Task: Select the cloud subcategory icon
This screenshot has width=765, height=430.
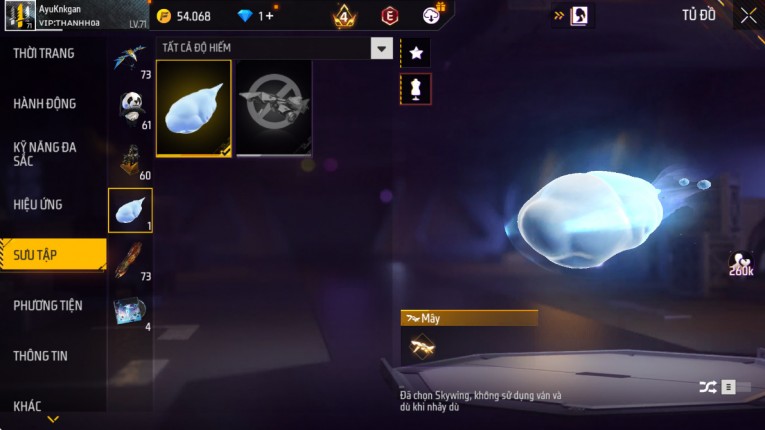Action: coord(131,210)
